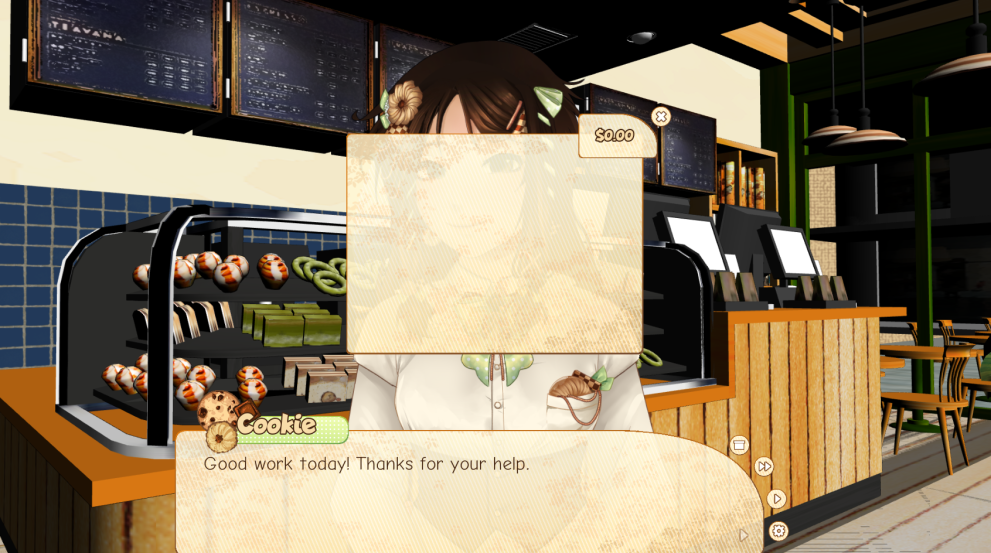
Task: Advance Cookie's dialogue with the small arrow
Action: click(743, 535)
